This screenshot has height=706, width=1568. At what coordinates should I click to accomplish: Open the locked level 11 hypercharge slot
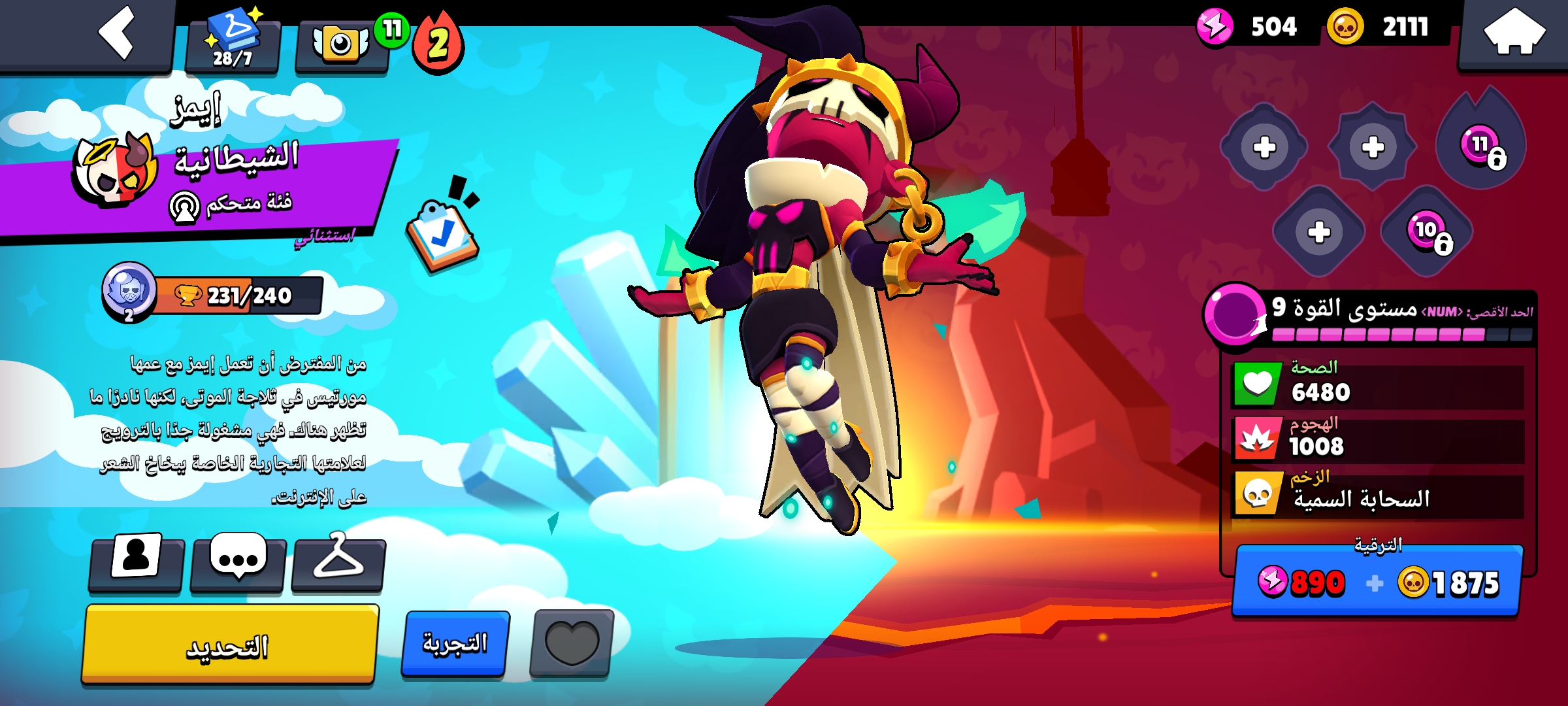pyautogui.click(x=1482, y=145)
